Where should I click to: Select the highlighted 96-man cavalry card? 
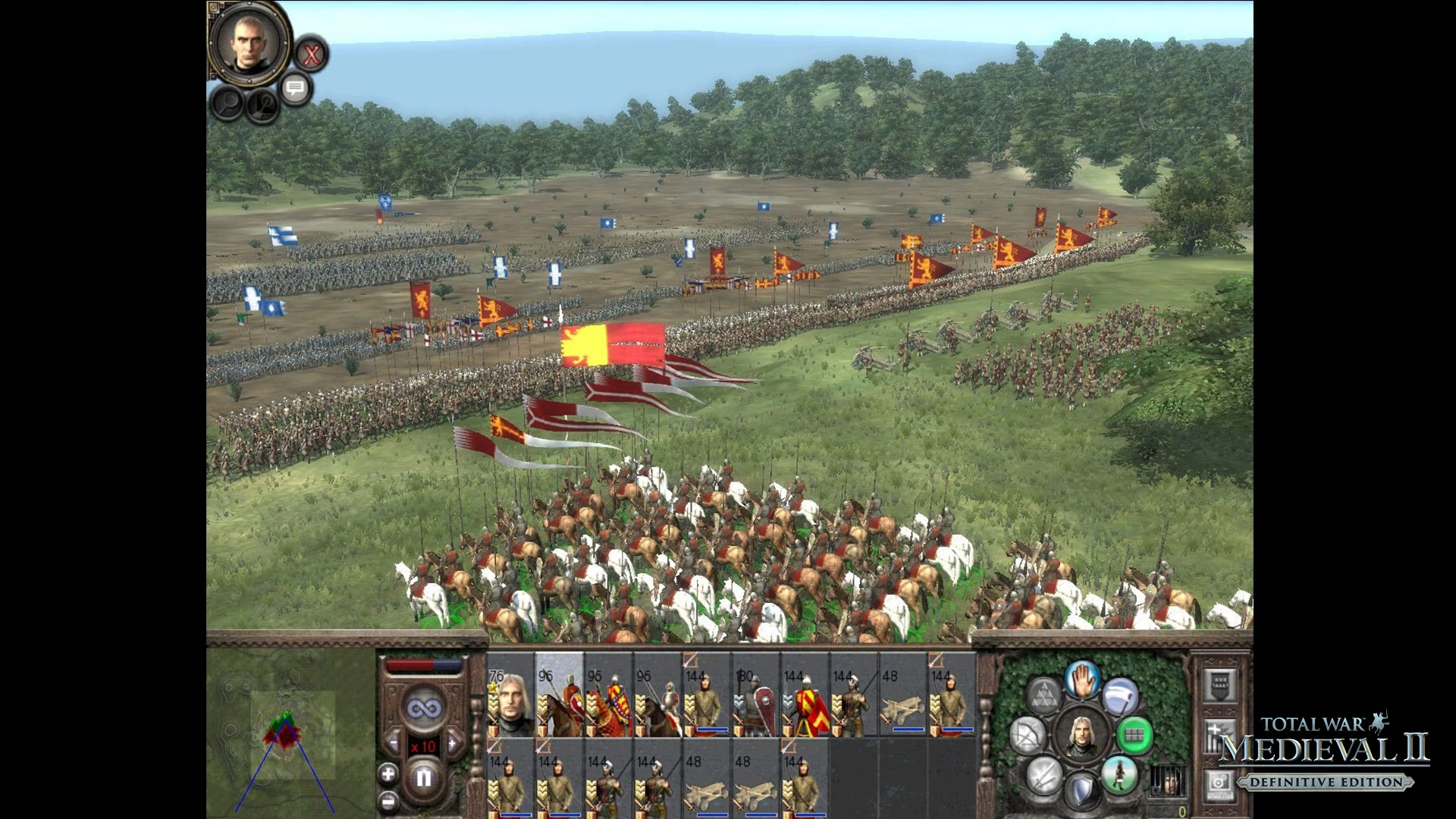(560, 695)
